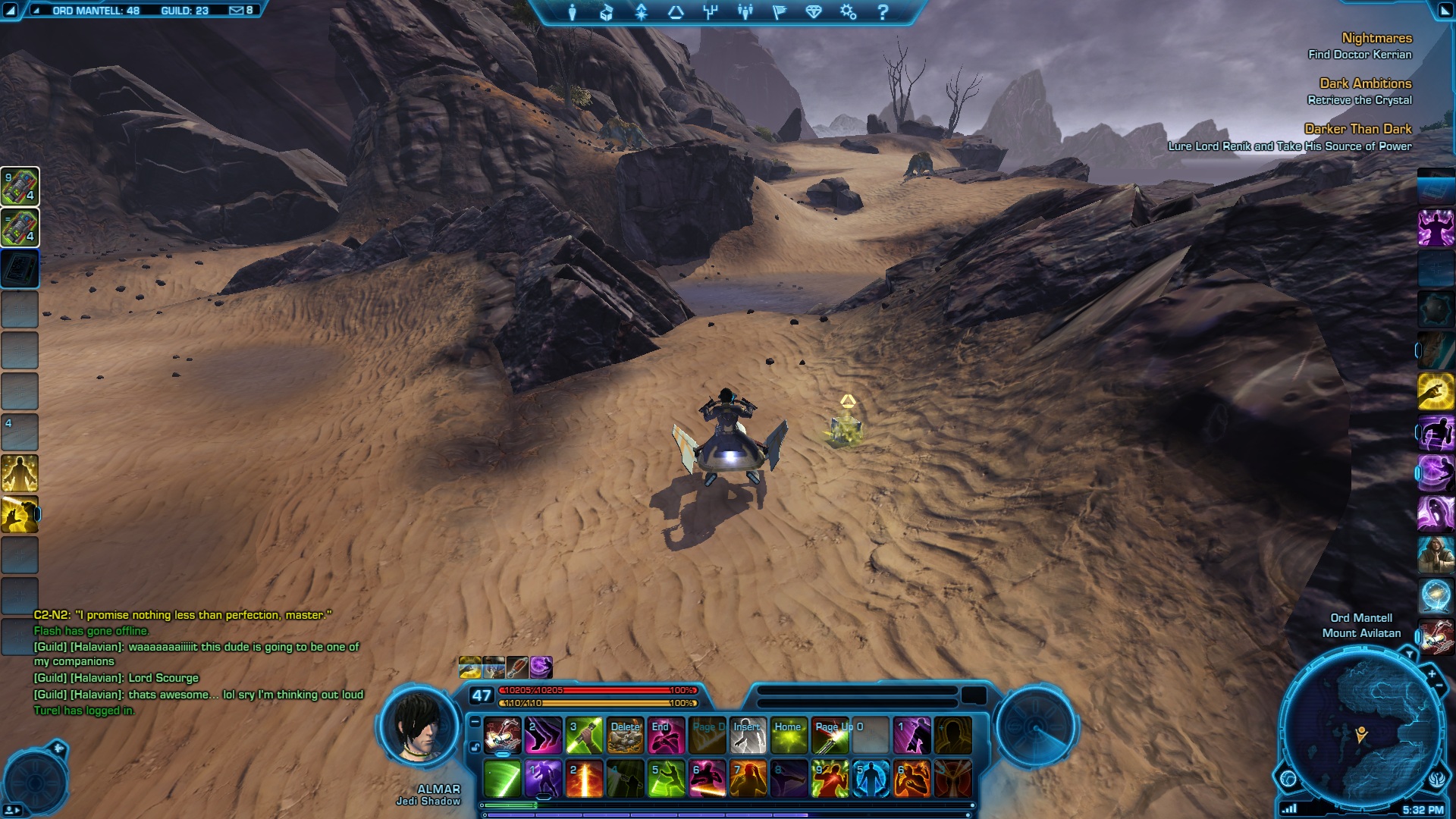Select the Dark Ambitions quest entry
Viewport: 1456px width, 819px height.
(x=1365, y=83)
